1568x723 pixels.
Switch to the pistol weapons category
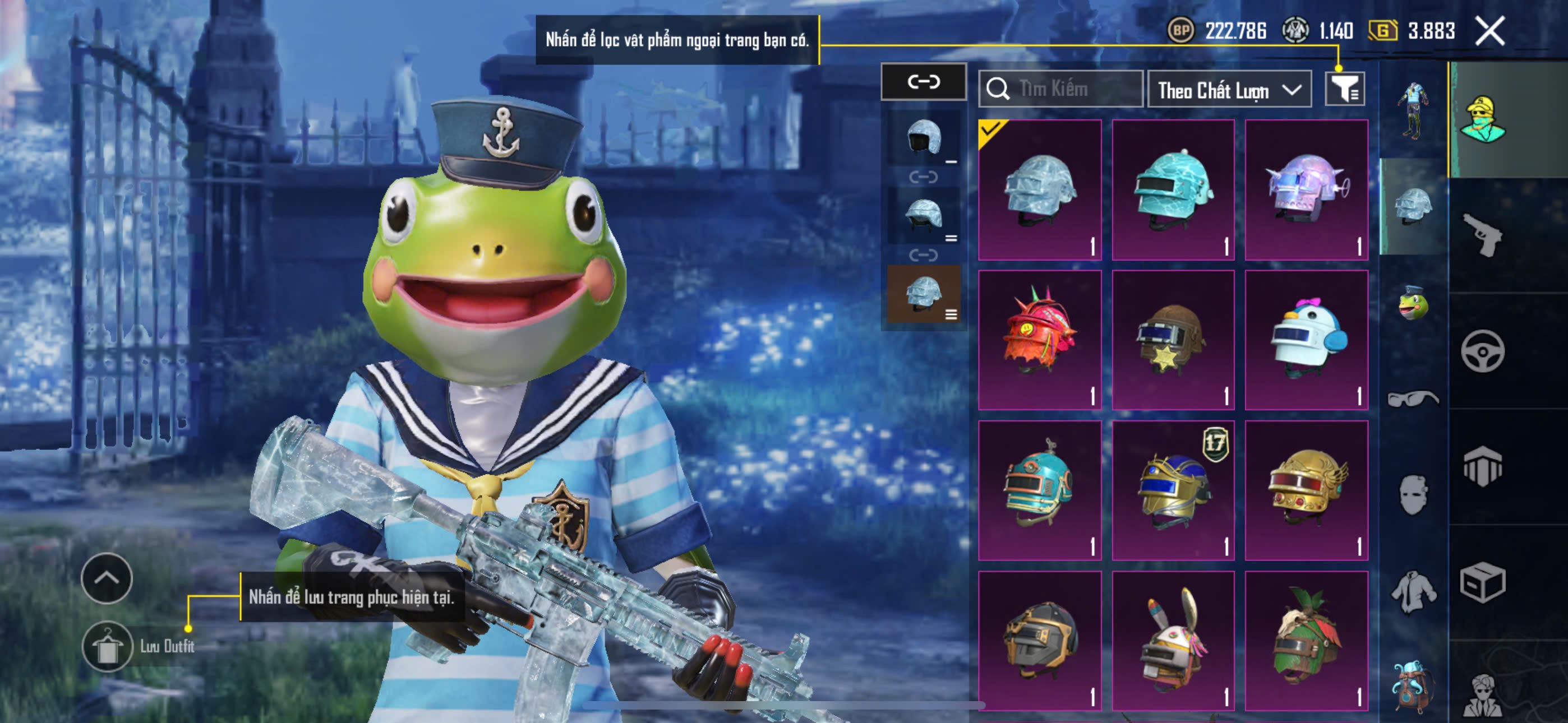(1483, 235)
